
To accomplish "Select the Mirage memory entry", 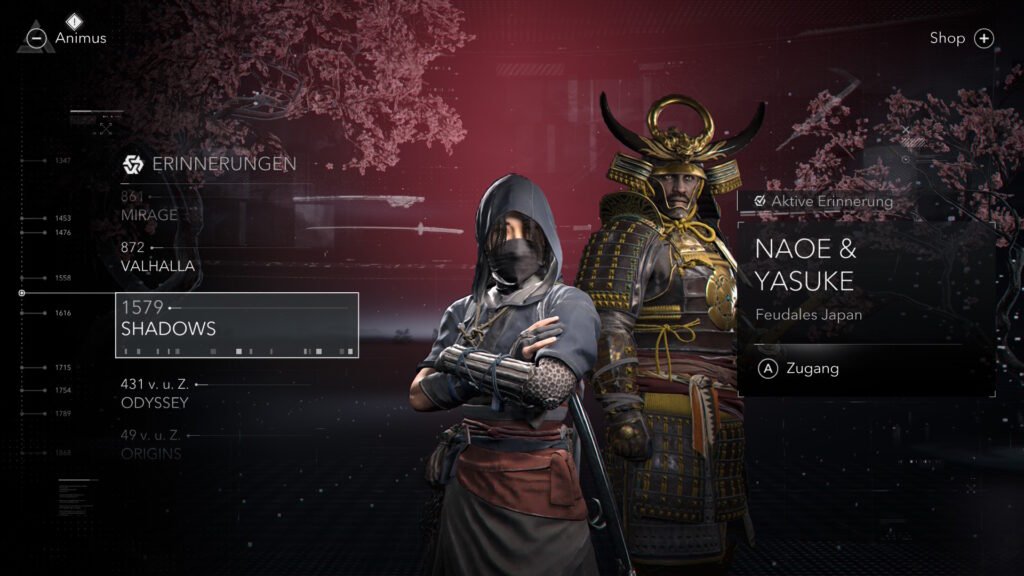I will [x=149, y=214].
